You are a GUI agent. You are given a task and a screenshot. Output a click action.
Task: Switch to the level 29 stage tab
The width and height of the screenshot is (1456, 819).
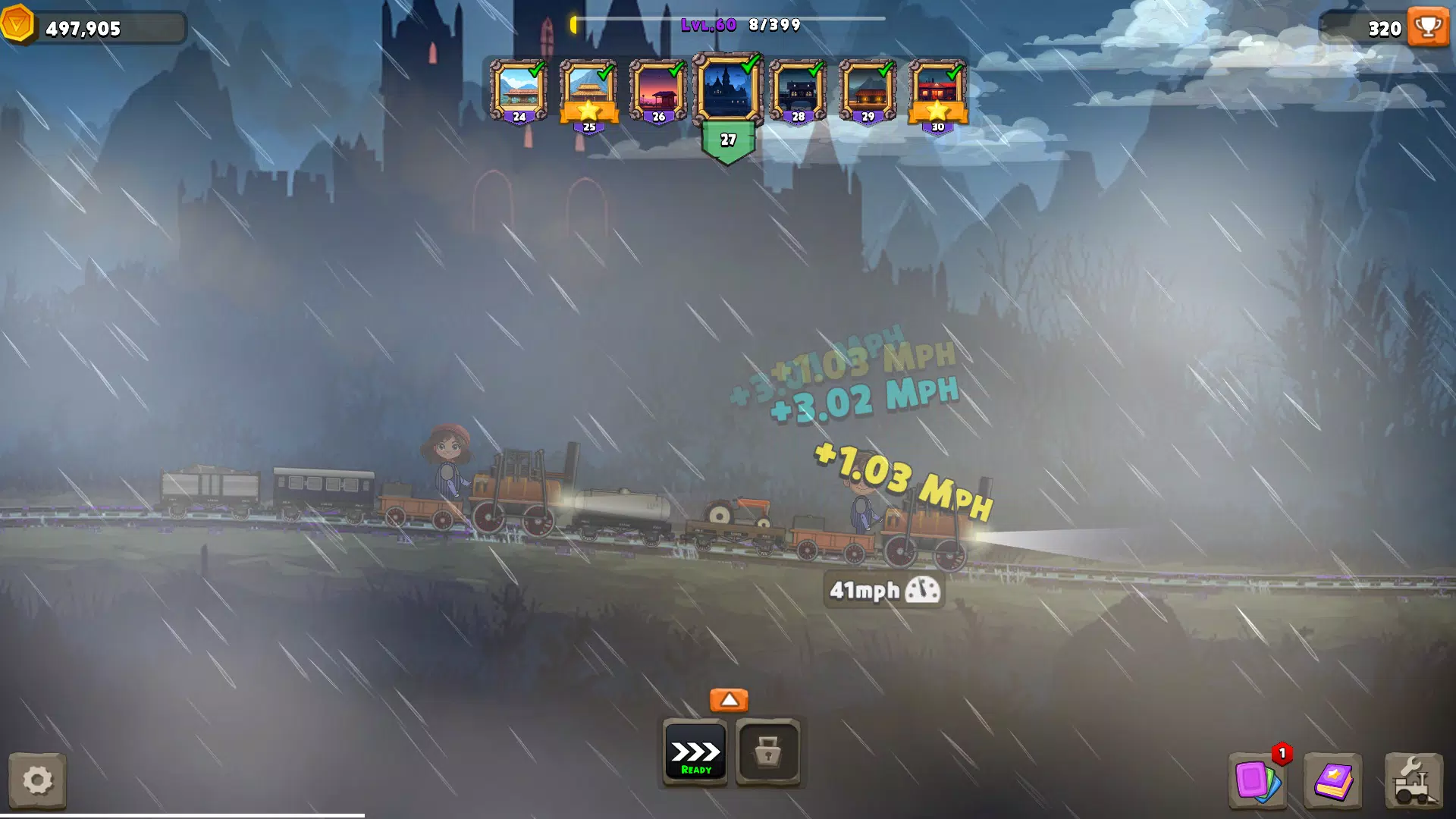pyautogui.click(x=867, y=88)
